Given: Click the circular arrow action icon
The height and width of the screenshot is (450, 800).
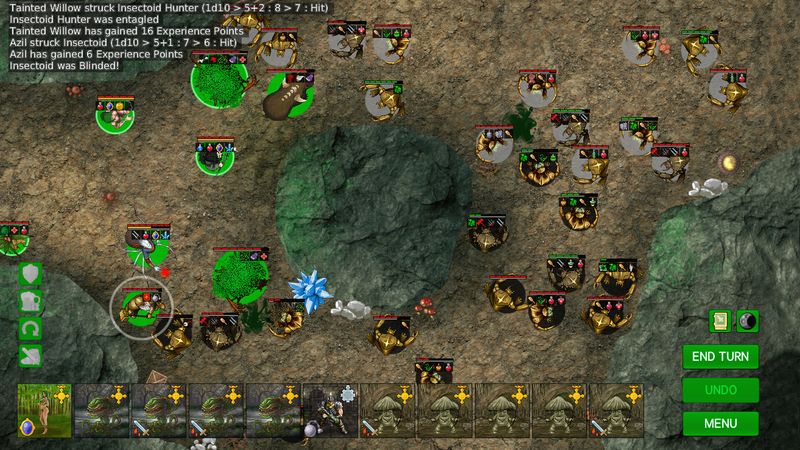Looking at the screenshot, I should [30, 328].
